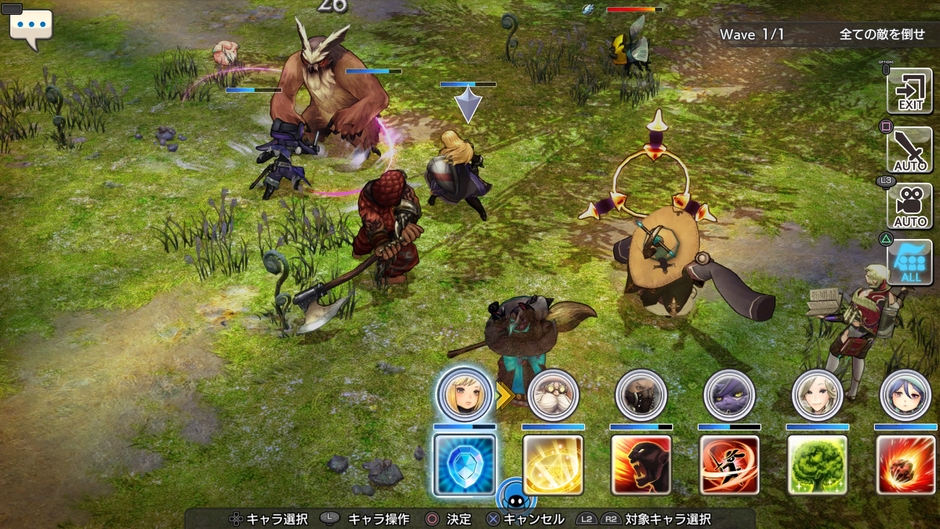Select the purple beast character portrait
Screen dimensions: 940x529
pyautogui.click(x=729, y=394)
